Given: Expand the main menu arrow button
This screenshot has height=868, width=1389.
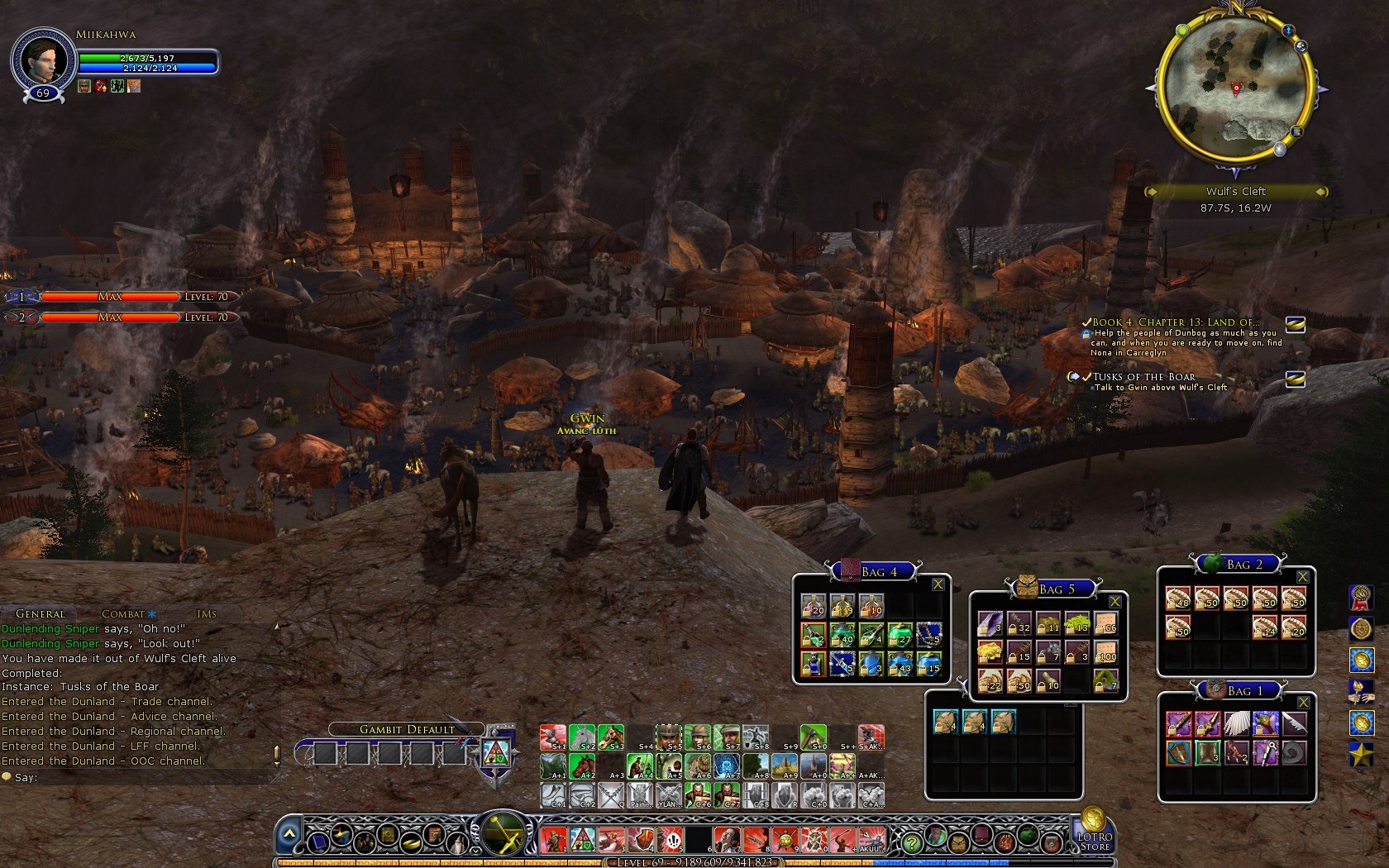Looking at the screenshot, I should (288, 835).
